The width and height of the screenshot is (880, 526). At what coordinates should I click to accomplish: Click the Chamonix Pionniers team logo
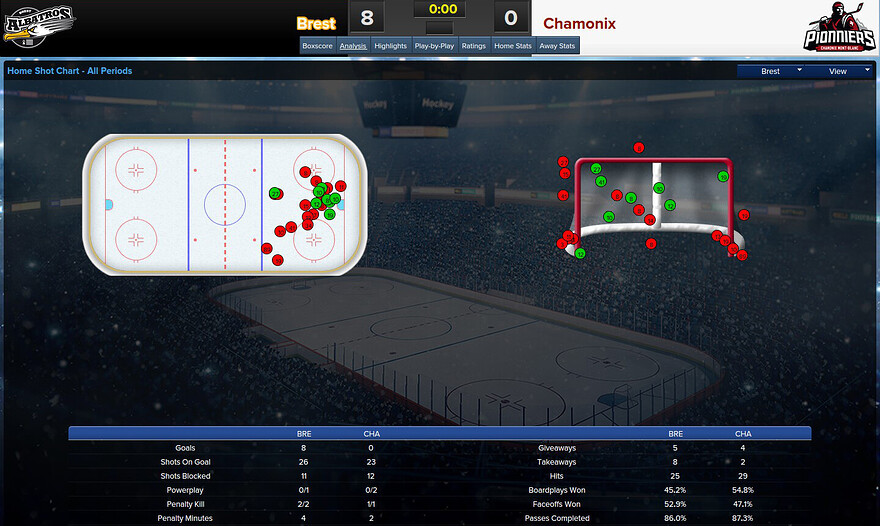click(x=838, y=28)
